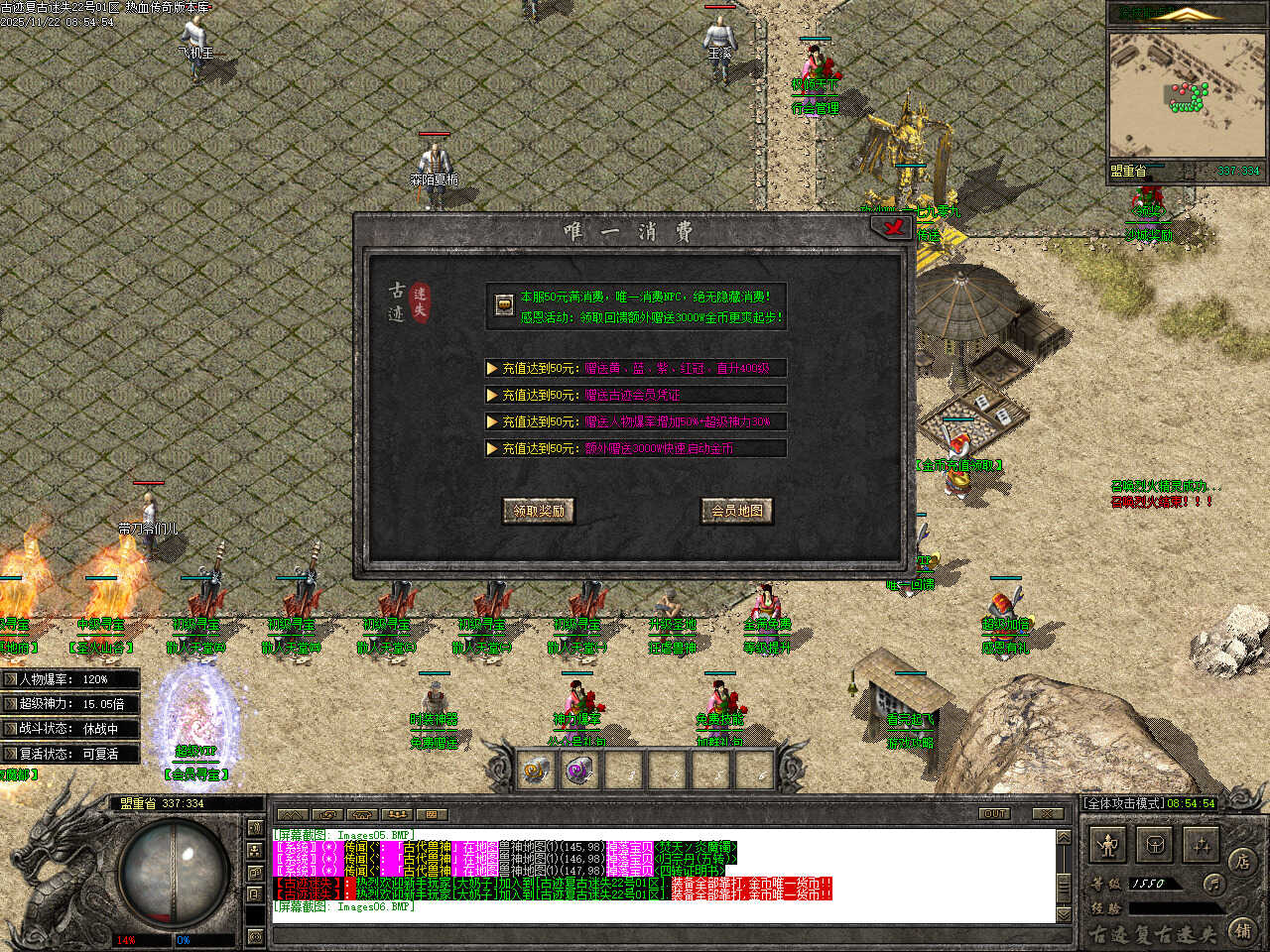Close the 唯一消费 dialog with red X
1270x952 pixels.
click(x=892, y=228)
